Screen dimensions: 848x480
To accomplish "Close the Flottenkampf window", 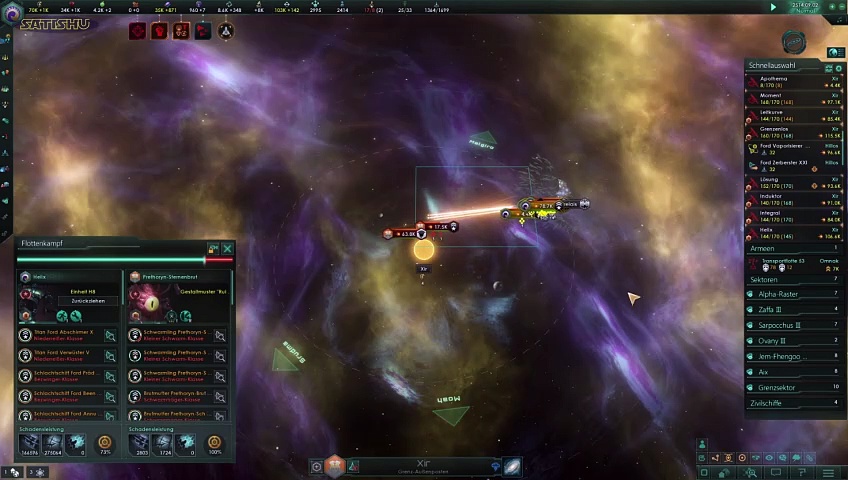I will click(x=228, y=248).
